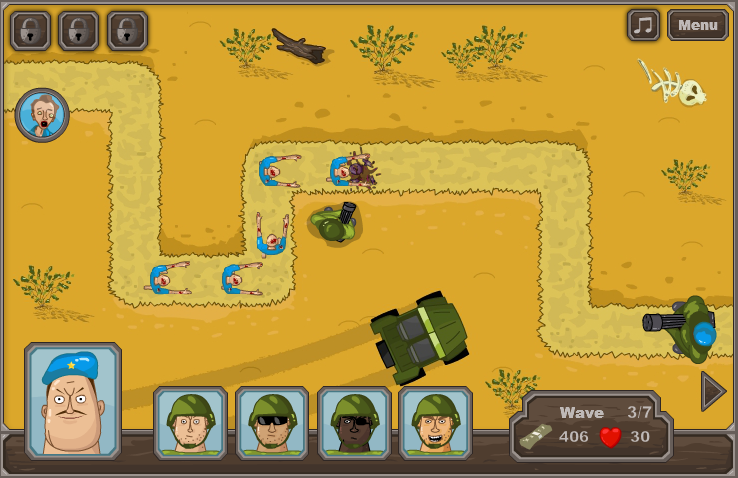Open the Menu

698,25
